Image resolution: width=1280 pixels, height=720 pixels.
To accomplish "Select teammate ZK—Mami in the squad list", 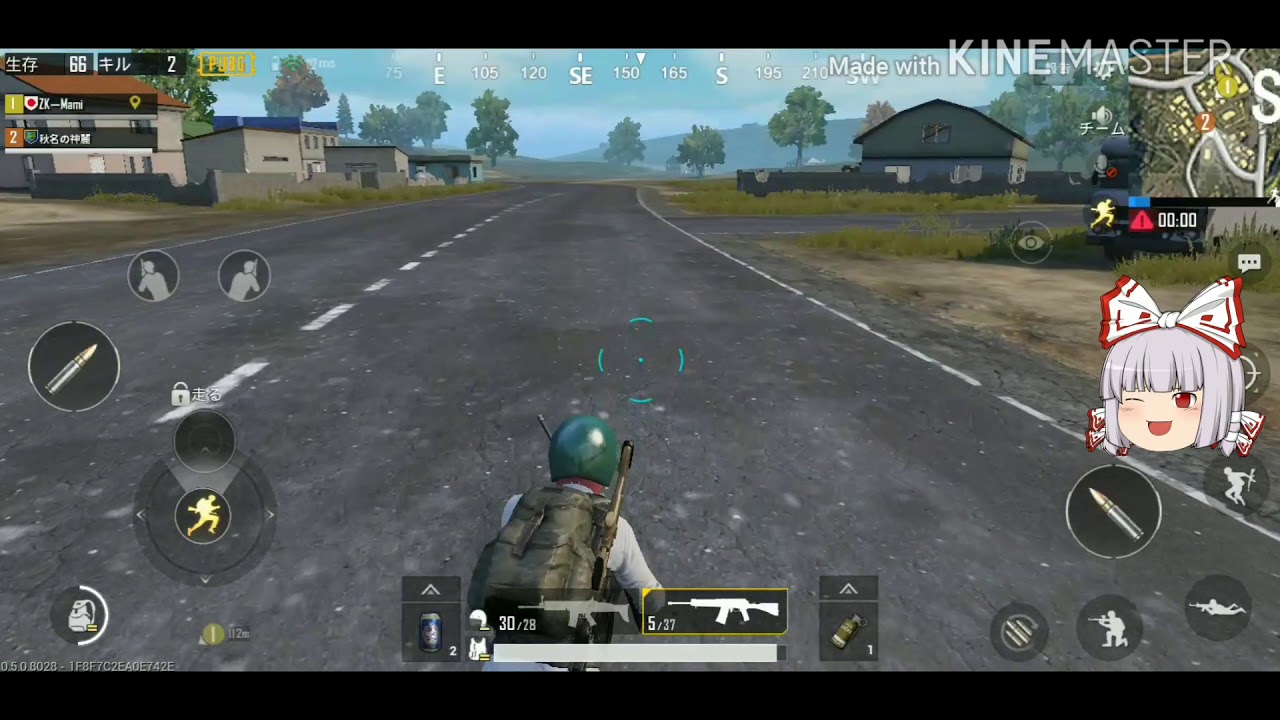I will click(x=60, y=102).
